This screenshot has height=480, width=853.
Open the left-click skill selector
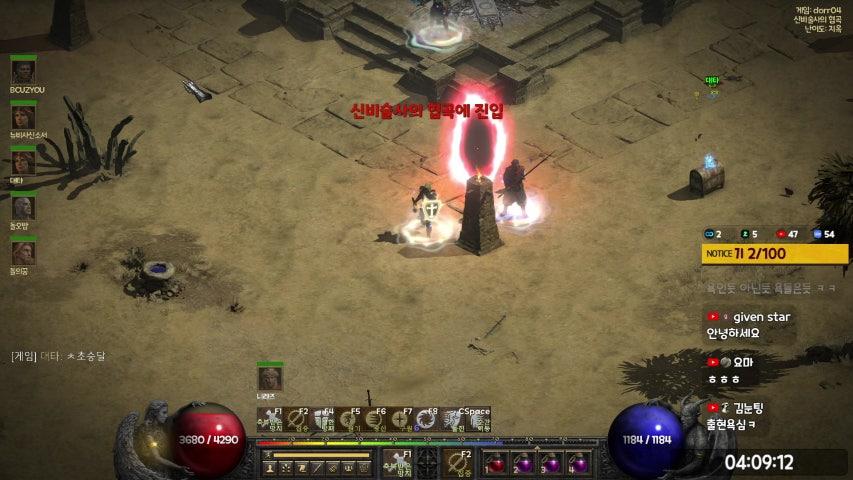pyautogui.click(x=397, y=463)
